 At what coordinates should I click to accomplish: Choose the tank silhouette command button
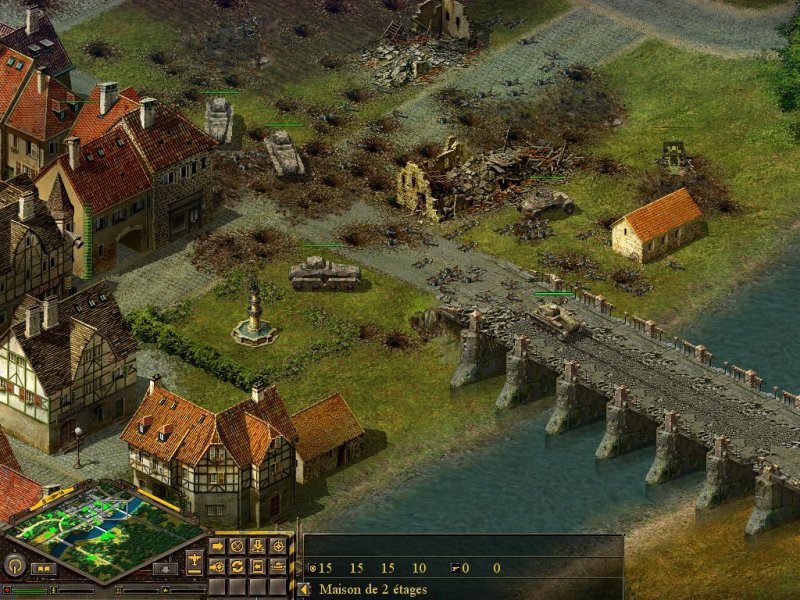[x=277, y=566]
